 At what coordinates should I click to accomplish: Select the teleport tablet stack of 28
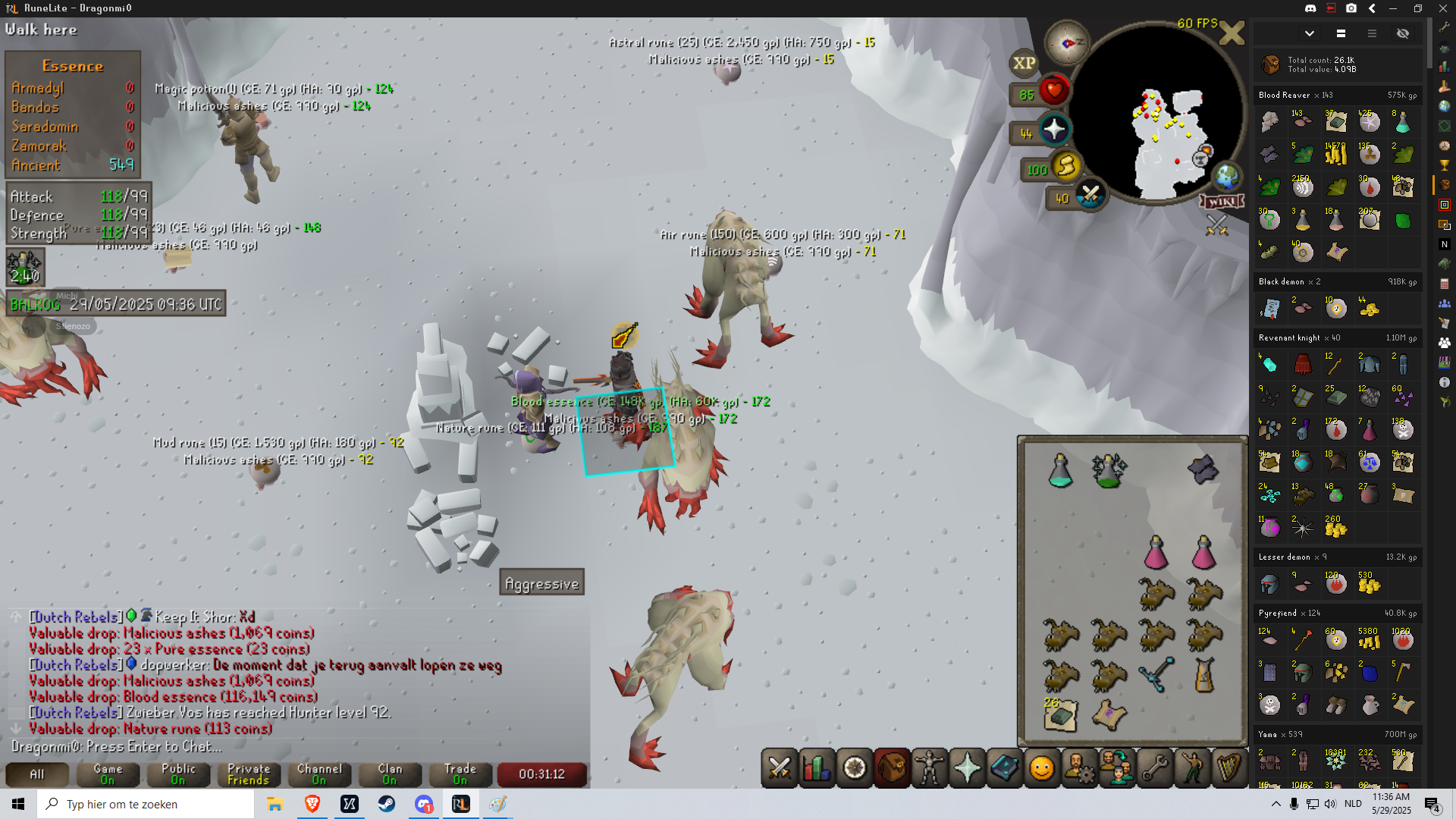click(1060, 716)
